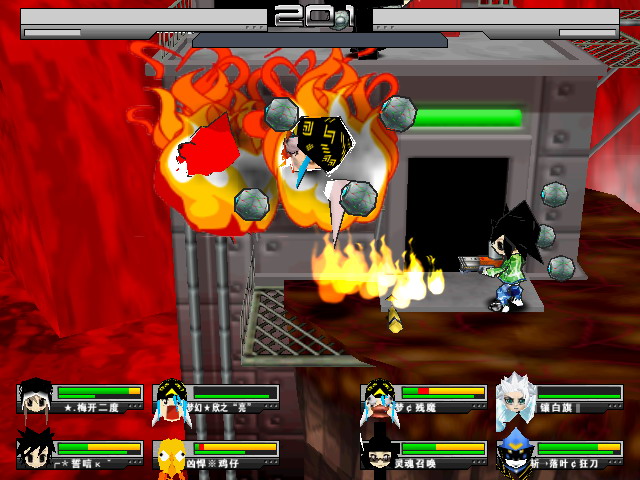Click the blue-helmet 落叶c狂刀 portrait
The image size is (640, 480).
pos(514,452)
